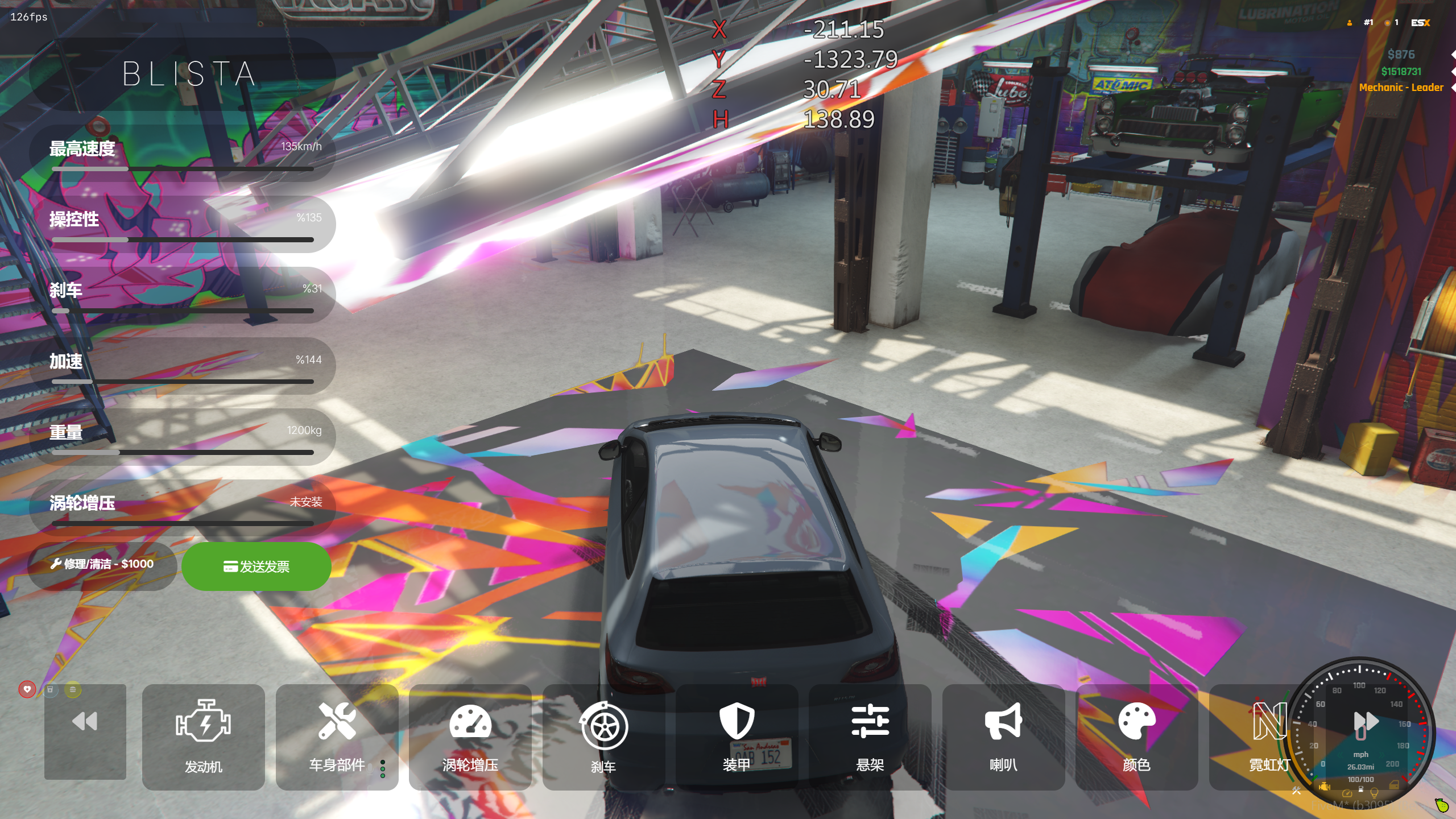1456x819 pixels.
Task: Click the forward double-arrow next button
Action: 1366,722
